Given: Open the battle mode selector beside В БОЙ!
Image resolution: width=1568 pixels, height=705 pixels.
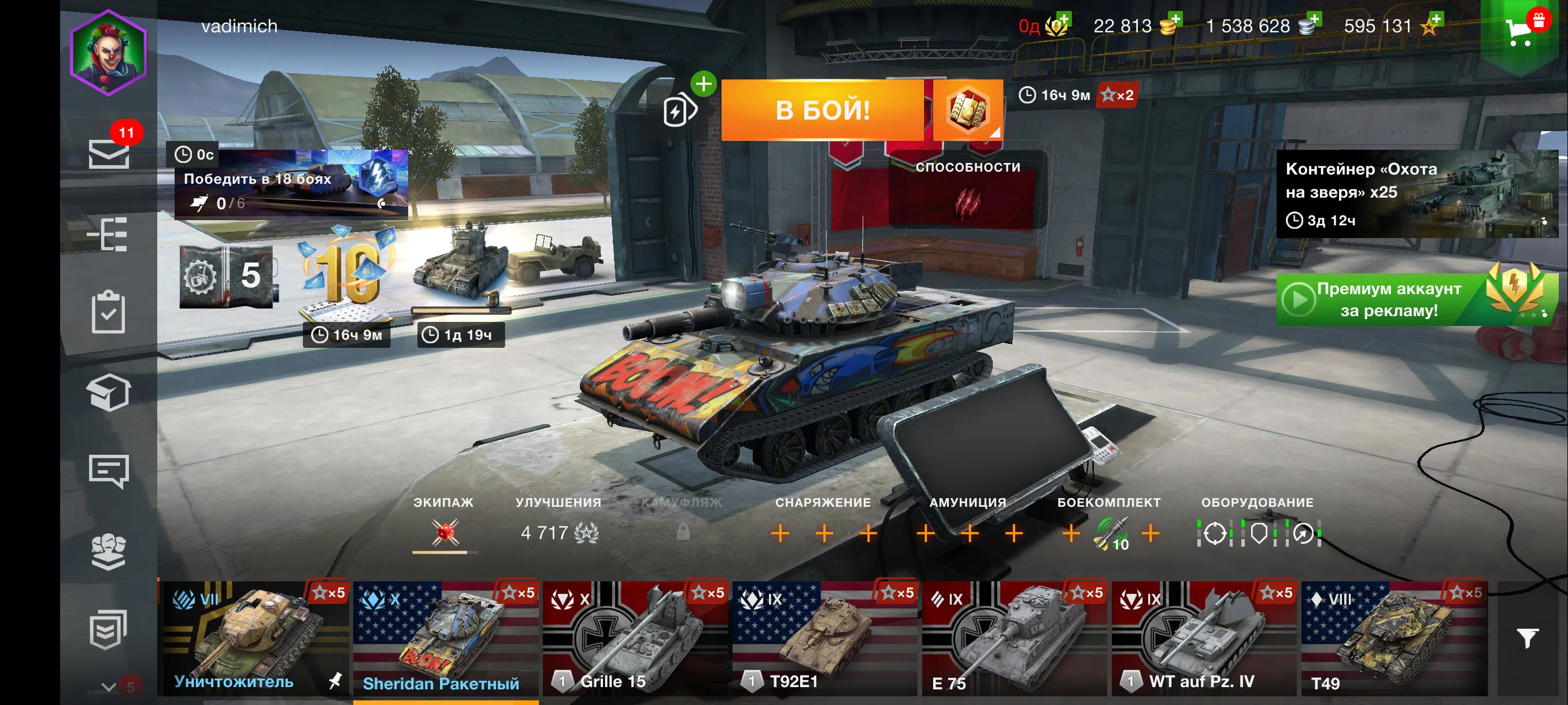Looking at the screenshot, I should pyautogui.click(x=967, y=110).
